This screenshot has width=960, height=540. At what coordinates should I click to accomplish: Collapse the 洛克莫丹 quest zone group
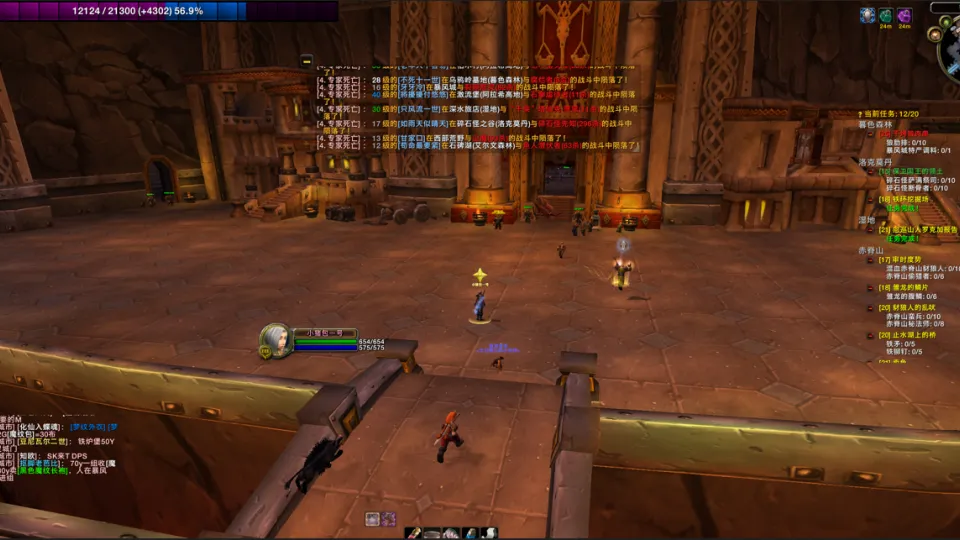coord(874,161)
